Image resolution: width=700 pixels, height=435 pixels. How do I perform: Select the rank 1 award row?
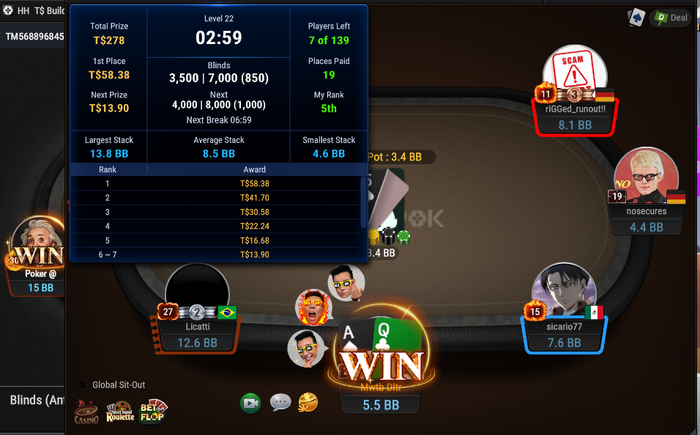coord(215,184)
